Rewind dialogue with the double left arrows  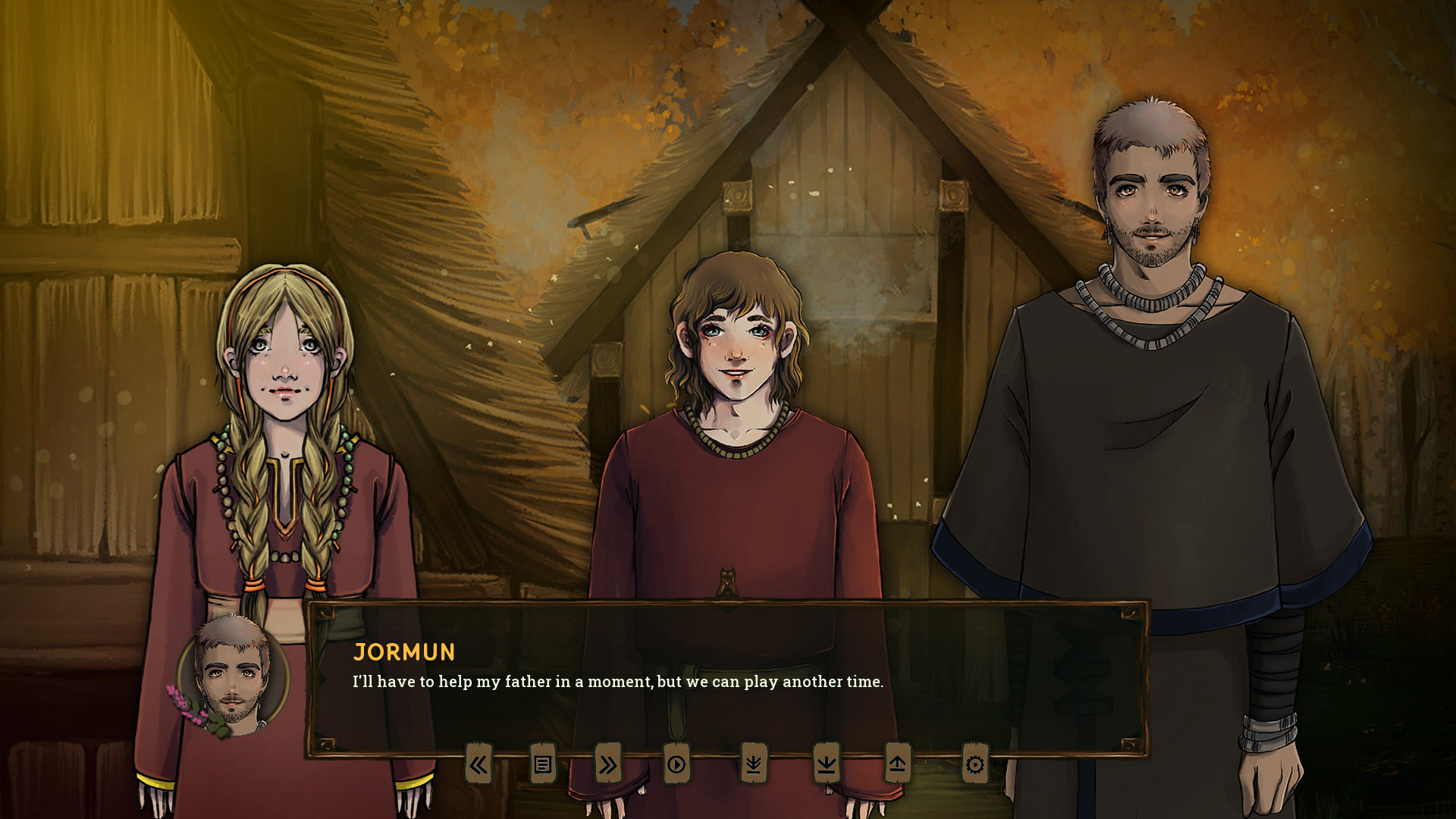point(478,764)
